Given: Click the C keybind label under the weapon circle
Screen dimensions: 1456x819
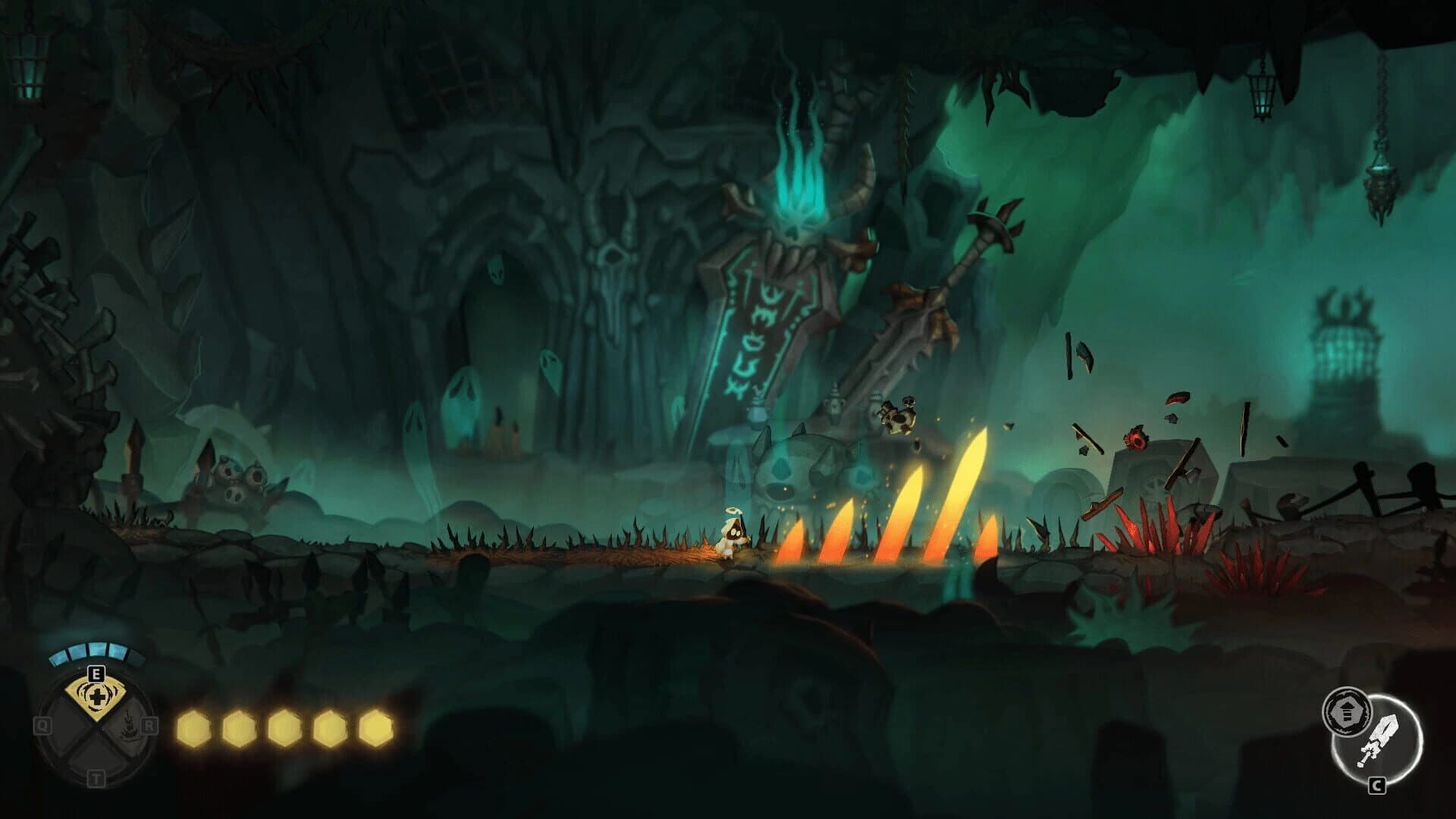Looking at the screenshot, I should [x=1377, y=786].
